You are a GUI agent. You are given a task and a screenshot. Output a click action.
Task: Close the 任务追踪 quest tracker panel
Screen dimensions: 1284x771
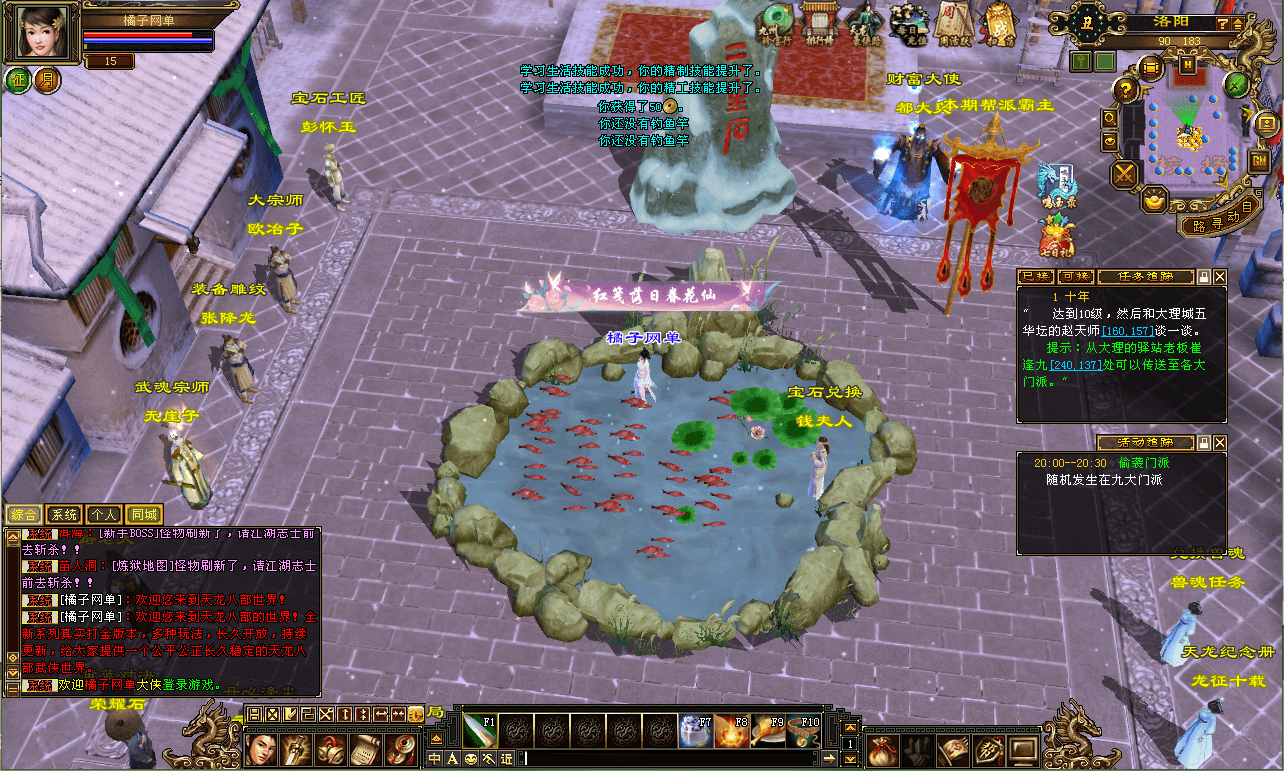point(1220,277)
